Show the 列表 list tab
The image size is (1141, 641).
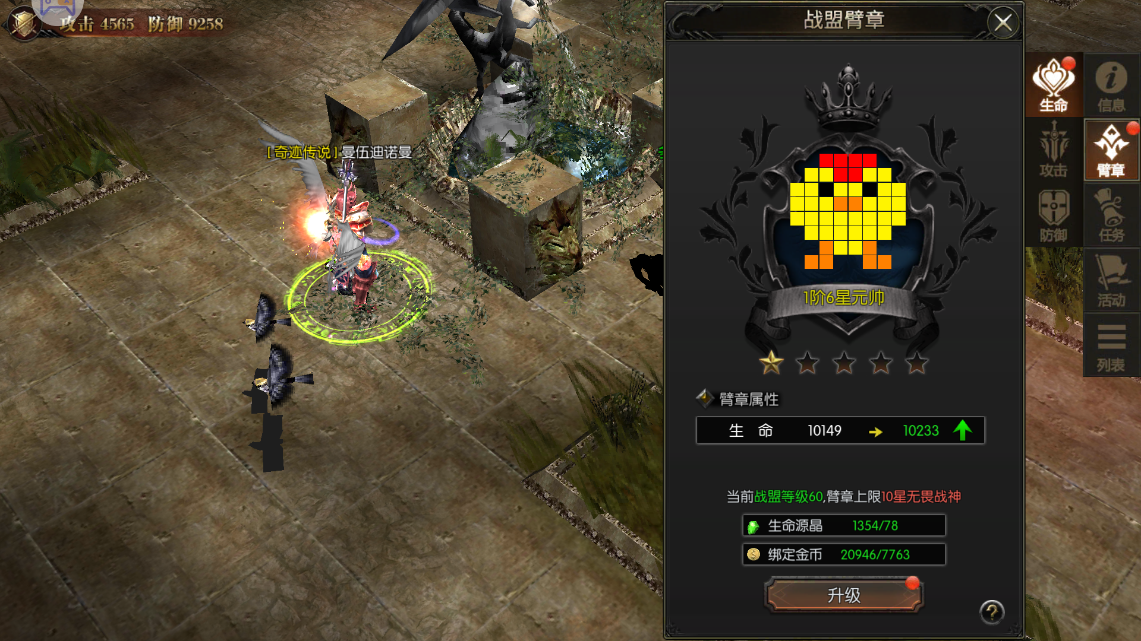tap(1111, 346)
